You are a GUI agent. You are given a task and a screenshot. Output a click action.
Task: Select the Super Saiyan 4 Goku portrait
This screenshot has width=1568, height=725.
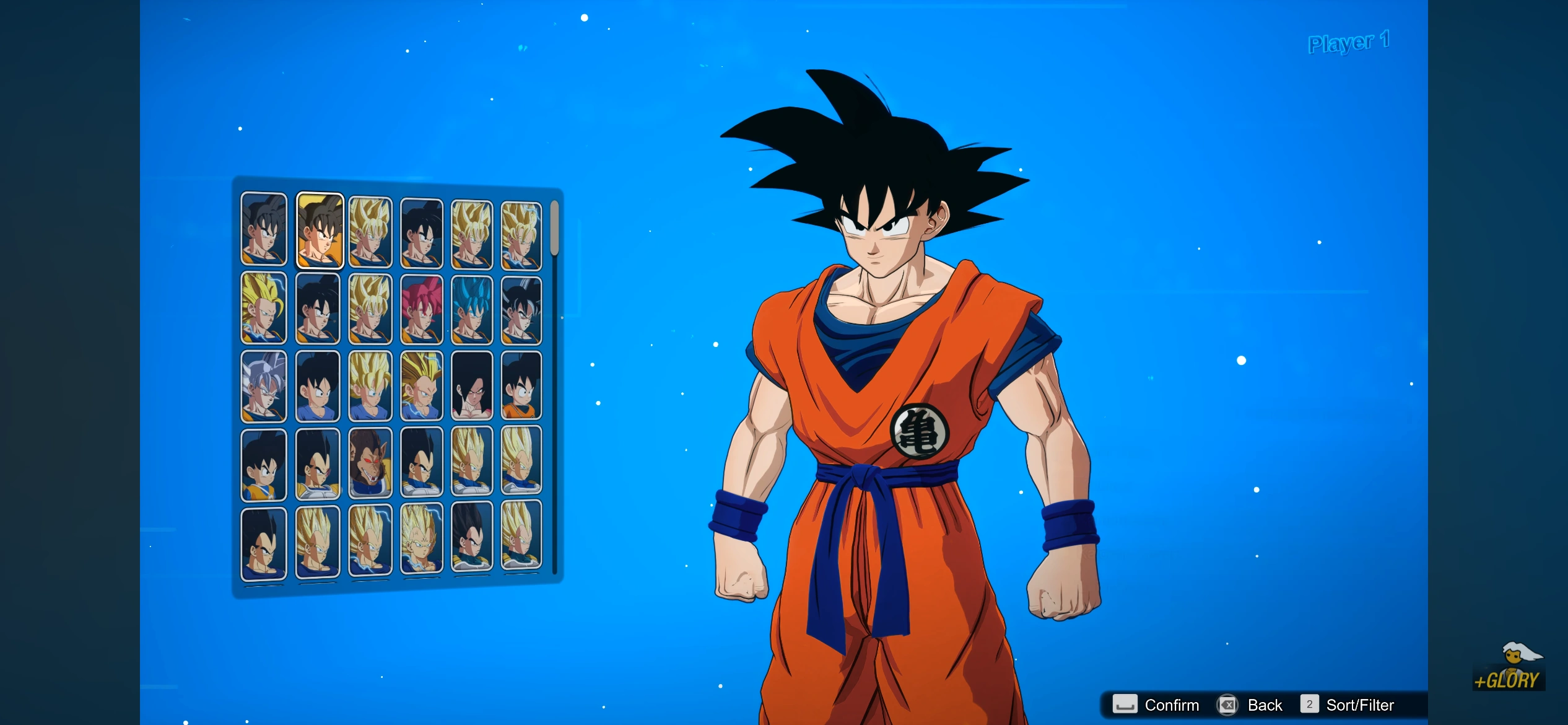coord(472,385)
